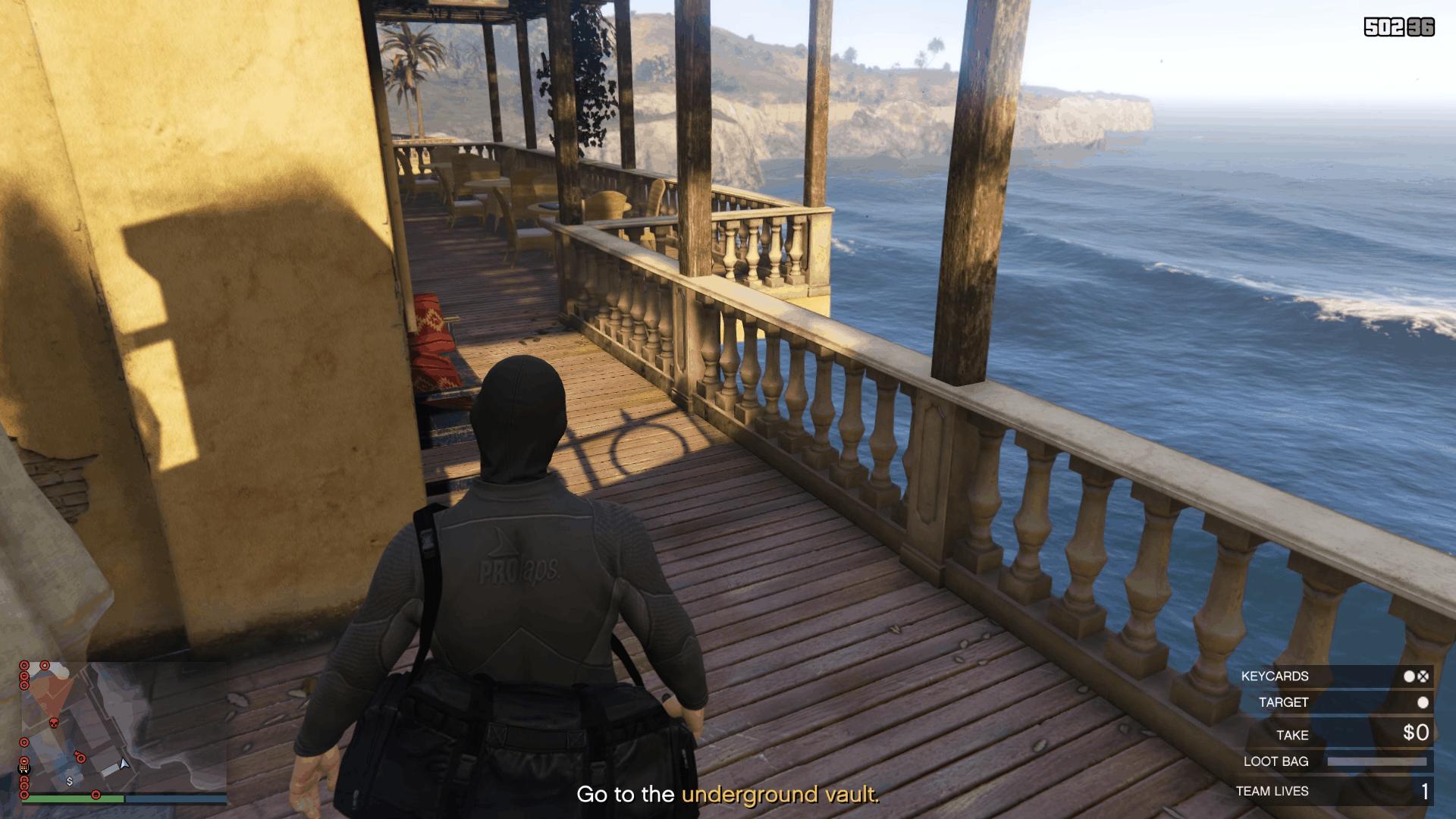Click the LOOT BAG progress bar
The height and width of the screenshot is (819, 1456).
[x=1378, y=761]
